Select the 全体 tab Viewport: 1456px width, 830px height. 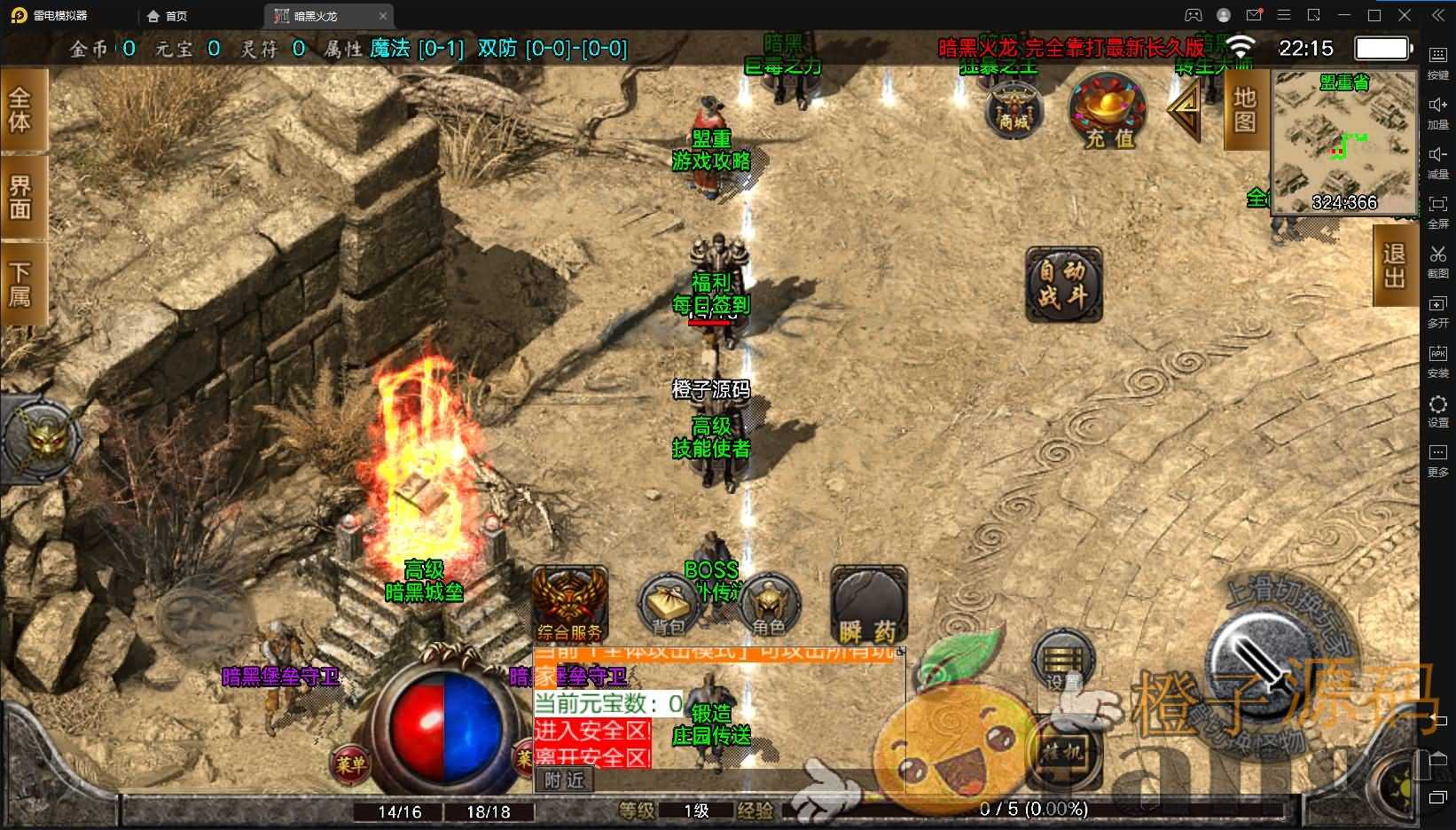coord(21,110)
